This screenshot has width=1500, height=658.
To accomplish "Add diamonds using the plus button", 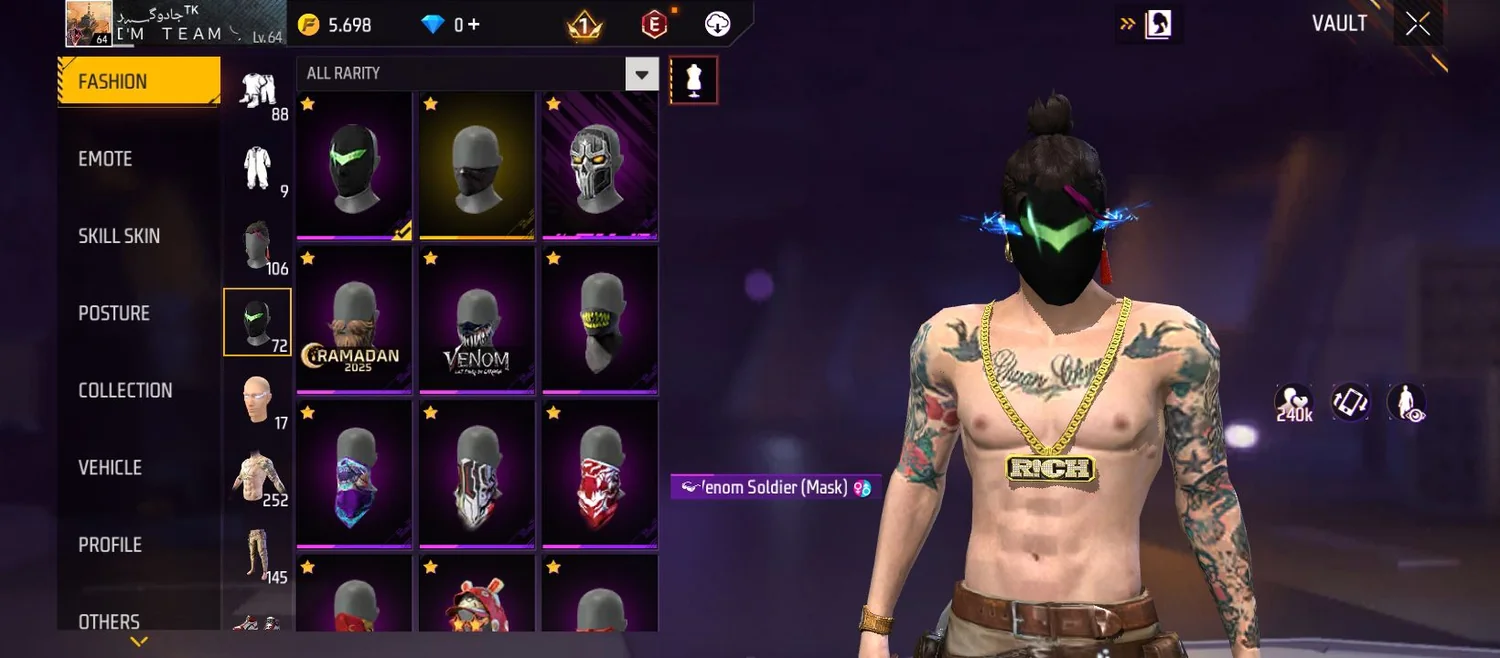I will tap(474, 25).
